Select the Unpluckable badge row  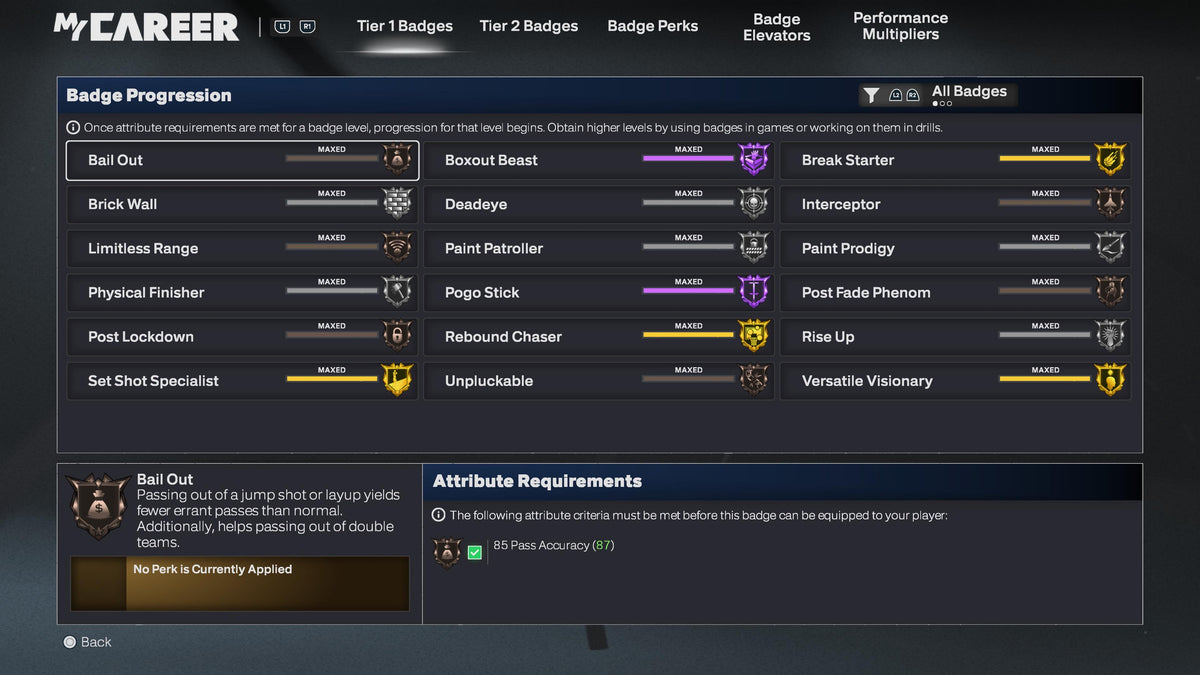598,380
